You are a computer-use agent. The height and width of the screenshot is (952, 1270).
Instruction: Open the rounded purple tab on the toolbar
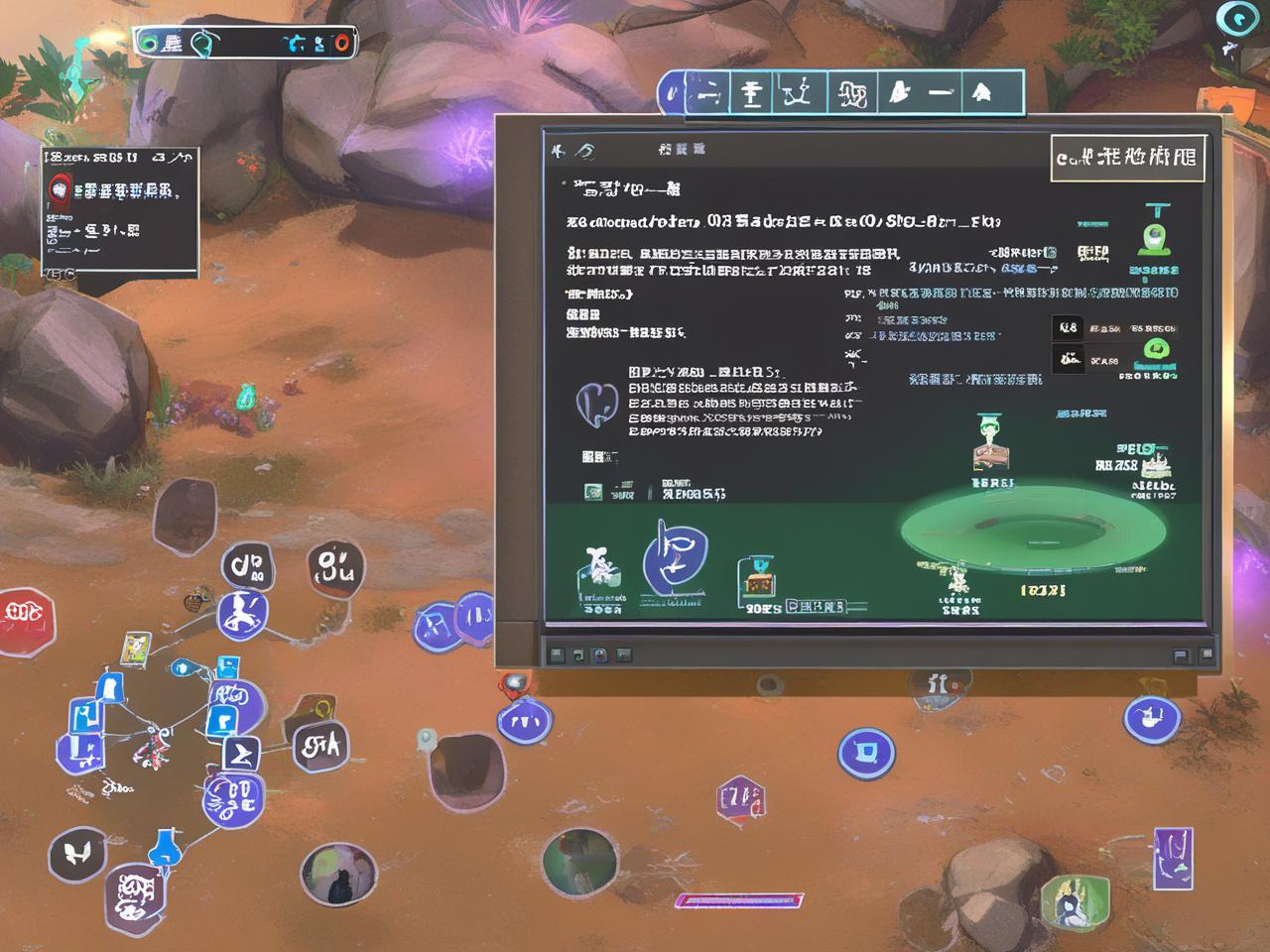coord(674,94)
